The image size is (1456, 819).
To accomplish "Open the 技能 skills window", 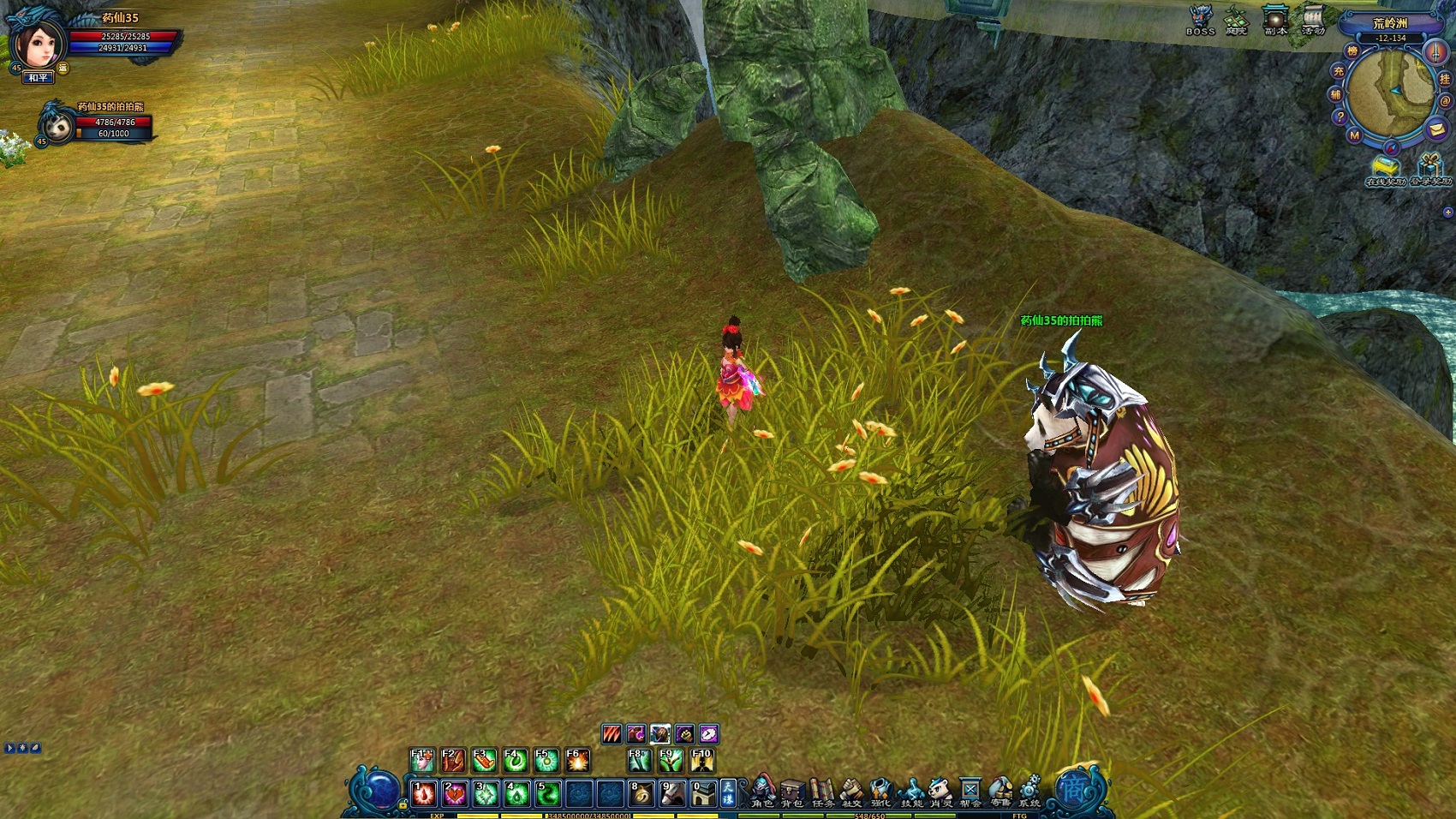I will coord(912,792).
